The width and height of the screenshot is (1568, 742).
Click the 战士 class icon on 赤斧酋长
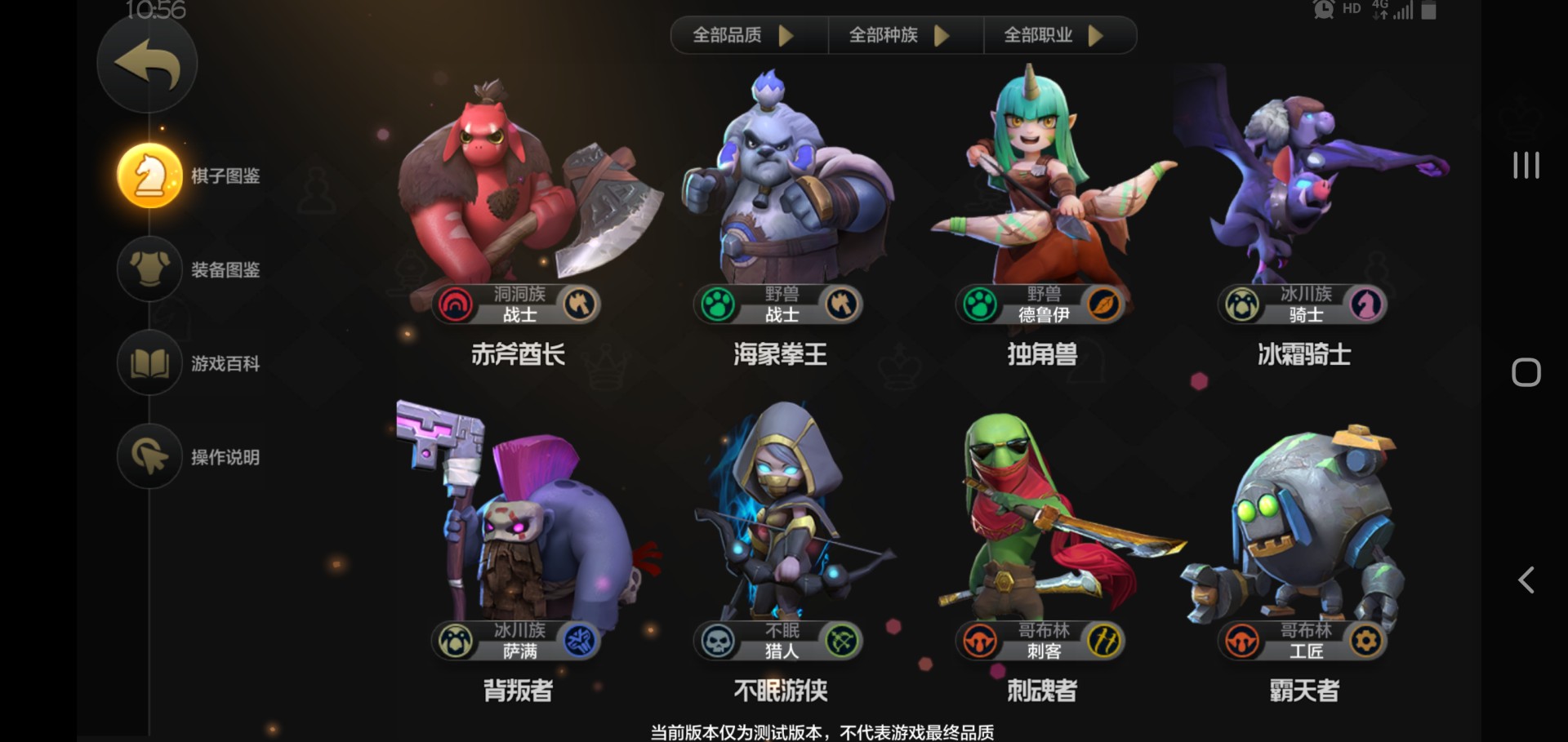pos(580,303)
